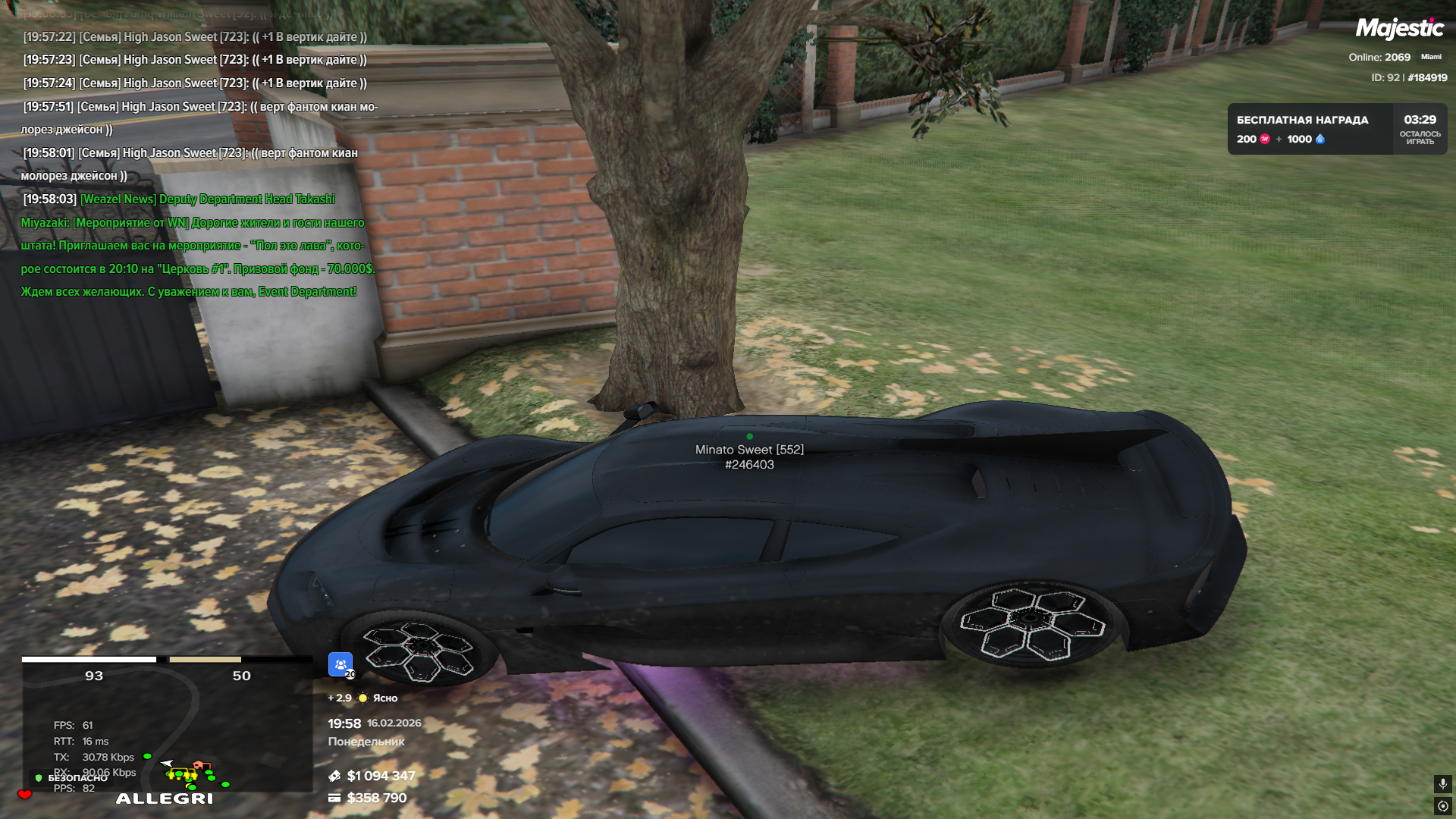Image resolution: width=1456 pixels, height=819 pixels.
Task: Click the circular target icon below microphone
Action: tap(1442, 806)
